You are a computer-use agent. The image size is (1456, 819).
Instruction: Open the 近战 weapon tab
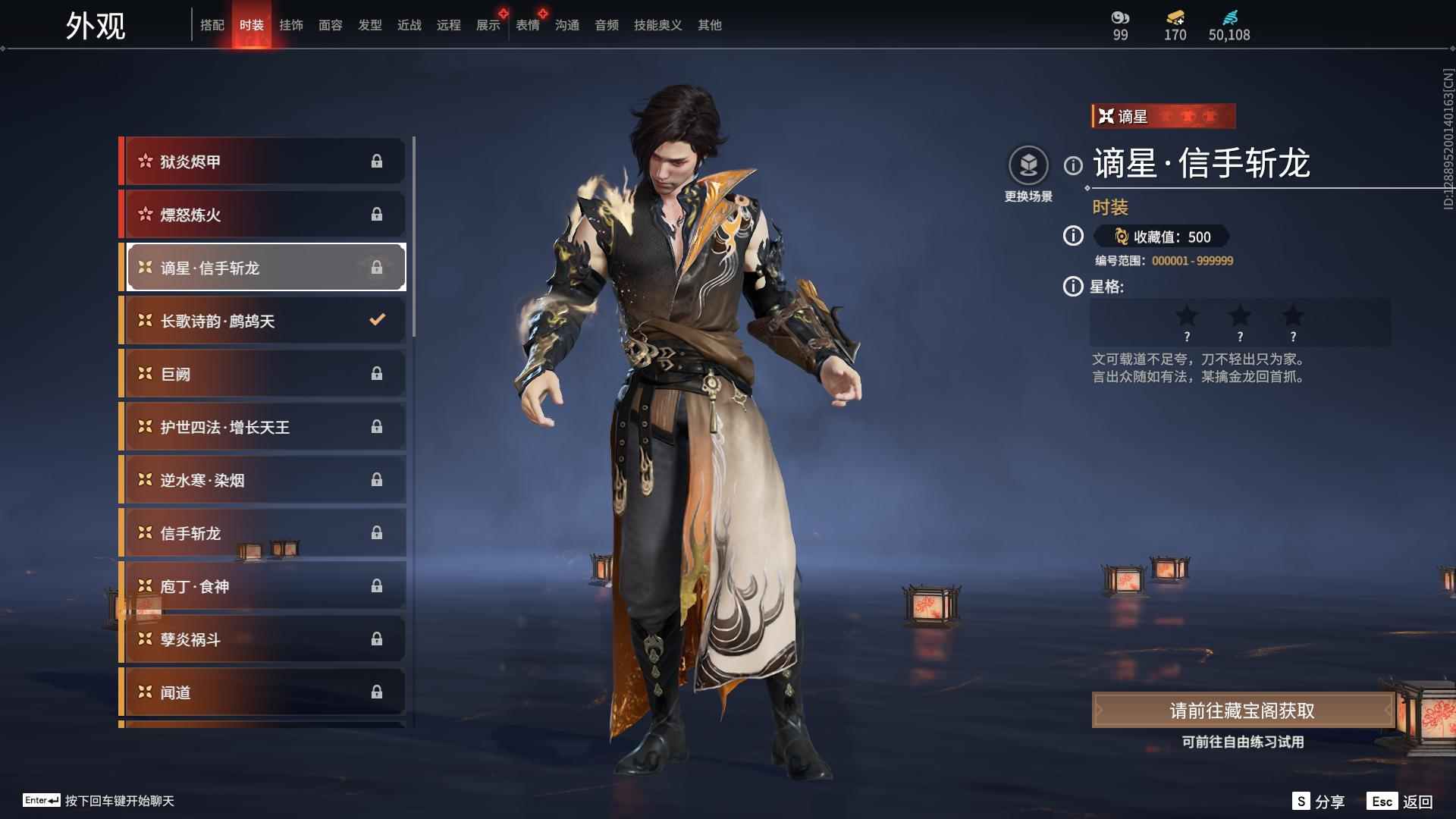pyautogui.click(x=409, y=25)
